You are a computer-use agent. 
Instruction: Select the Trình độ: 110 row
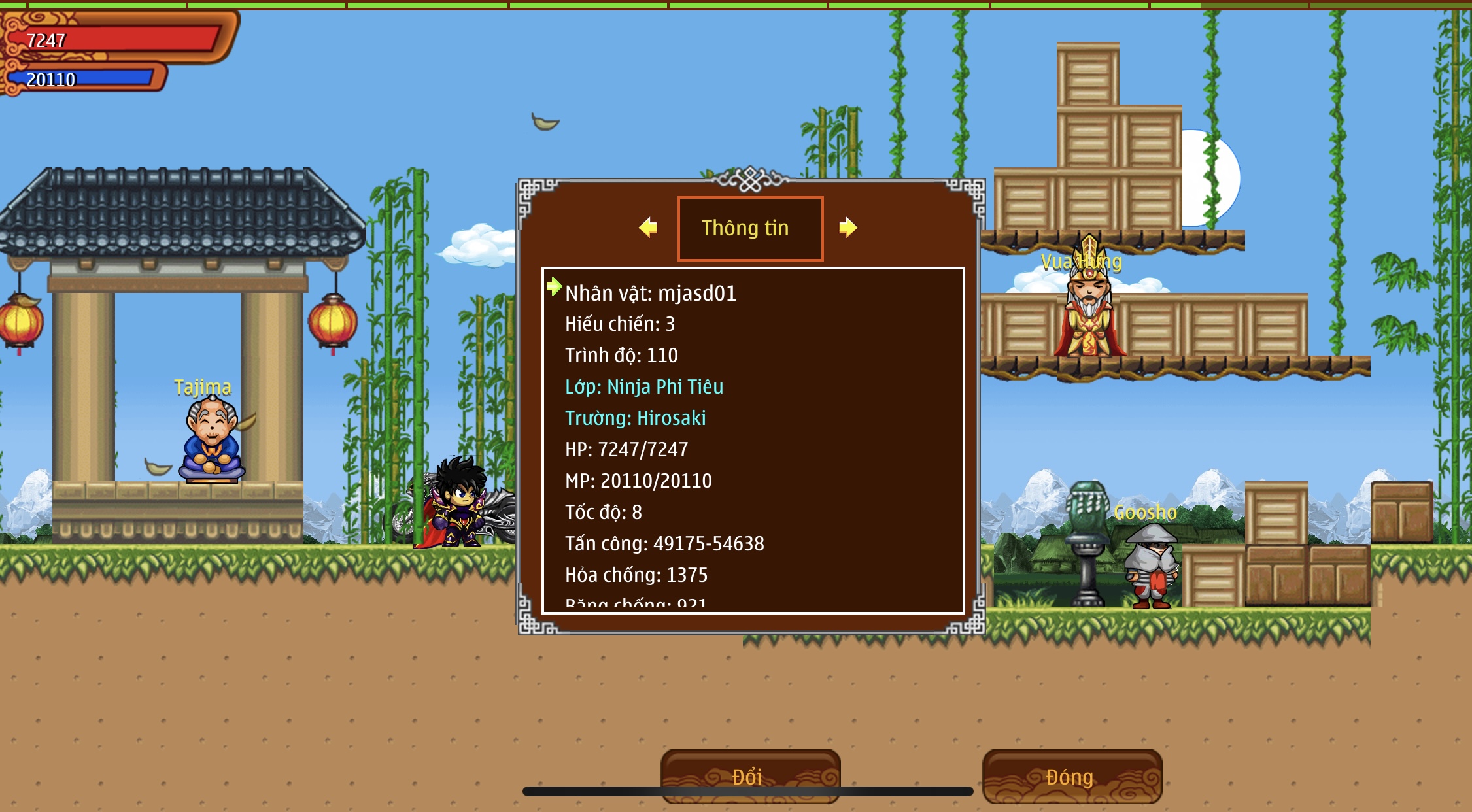(621, 355)
